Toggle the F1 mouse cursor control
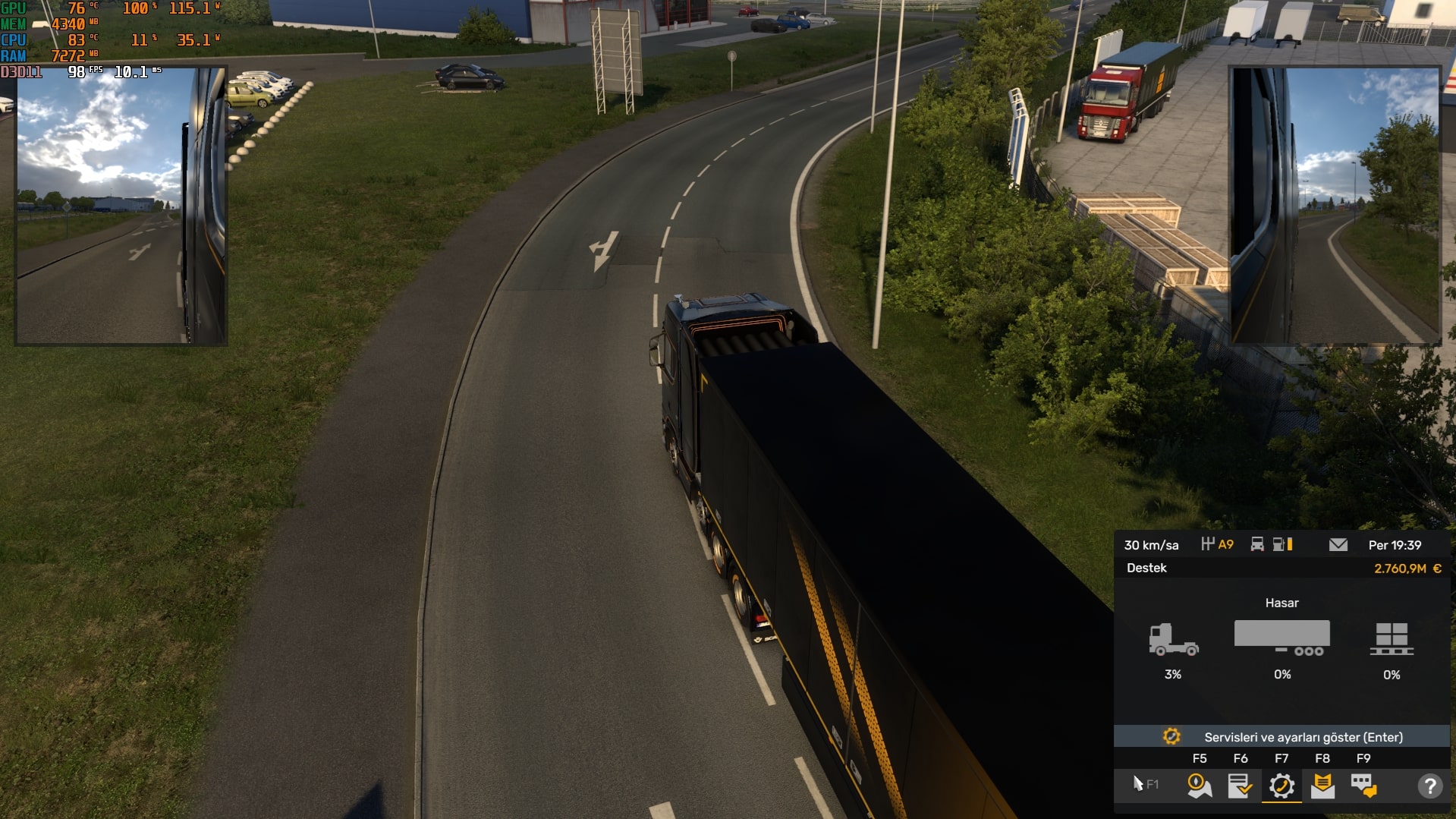Image resolution: width=1456 pixels, height=819 pixels. [x=1144, y=784]
